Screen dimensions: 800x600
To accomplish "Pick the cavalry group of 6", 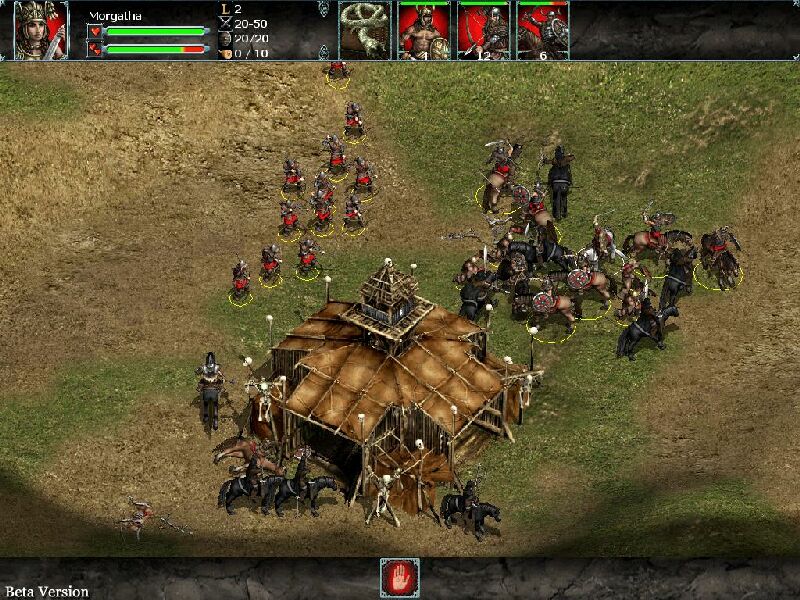I will click(542, 31).
